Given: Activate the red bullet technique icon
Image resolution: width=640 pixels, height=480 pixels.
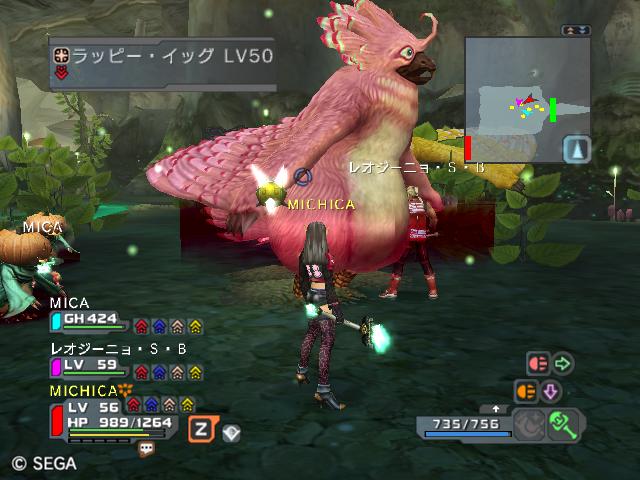Looking at the screenshot, I should click(538, 363).
